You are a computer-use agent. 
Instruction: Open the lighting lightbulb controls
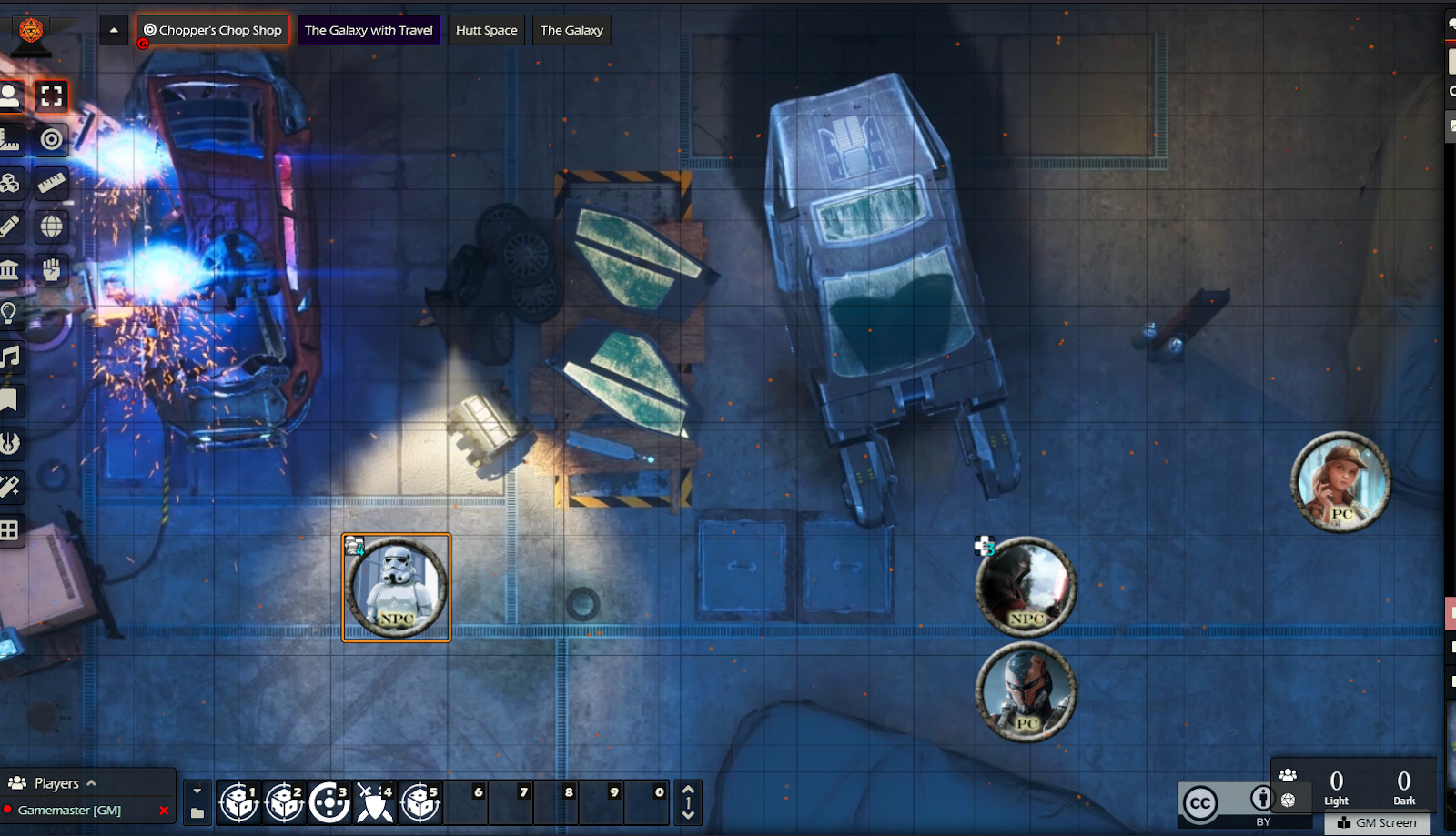click(x=10, y=313)
